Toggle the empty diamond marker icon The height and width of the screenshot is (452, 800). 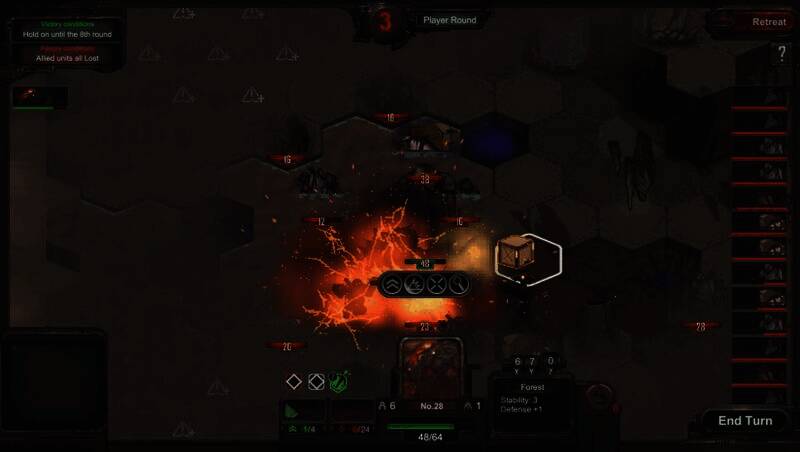pos(294,381)
